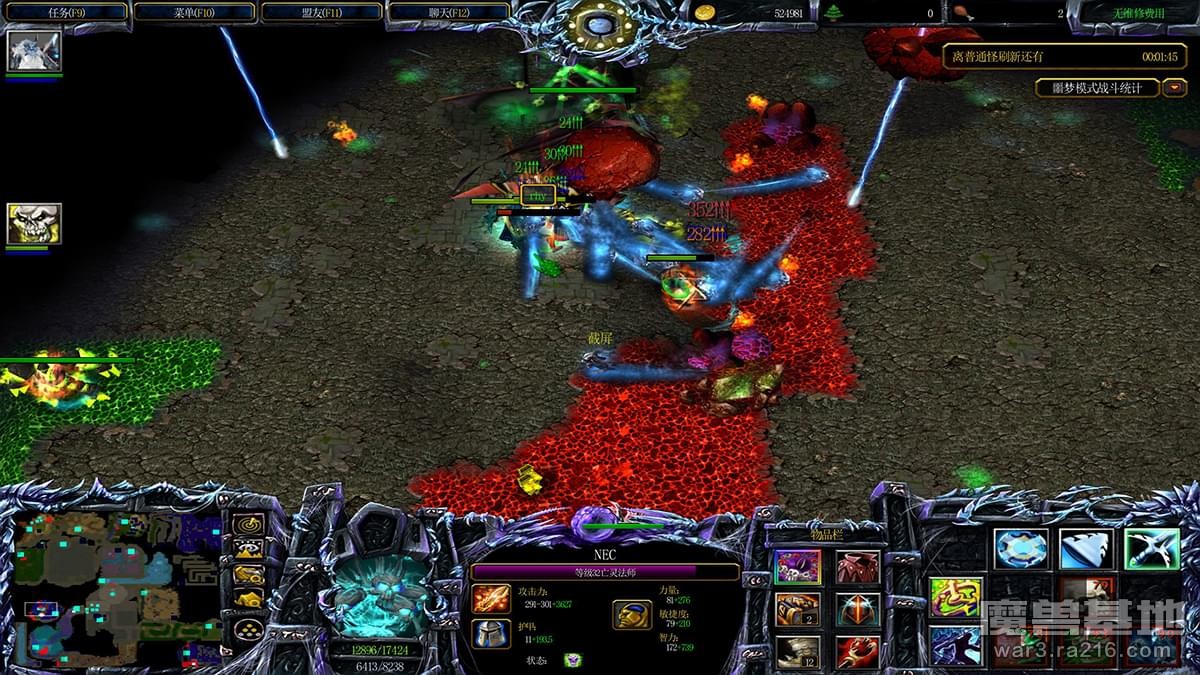The height and width of the screenshot is (675, 1200).
Task: Click the glowing skull unit portrait
Action: [380, 592]
